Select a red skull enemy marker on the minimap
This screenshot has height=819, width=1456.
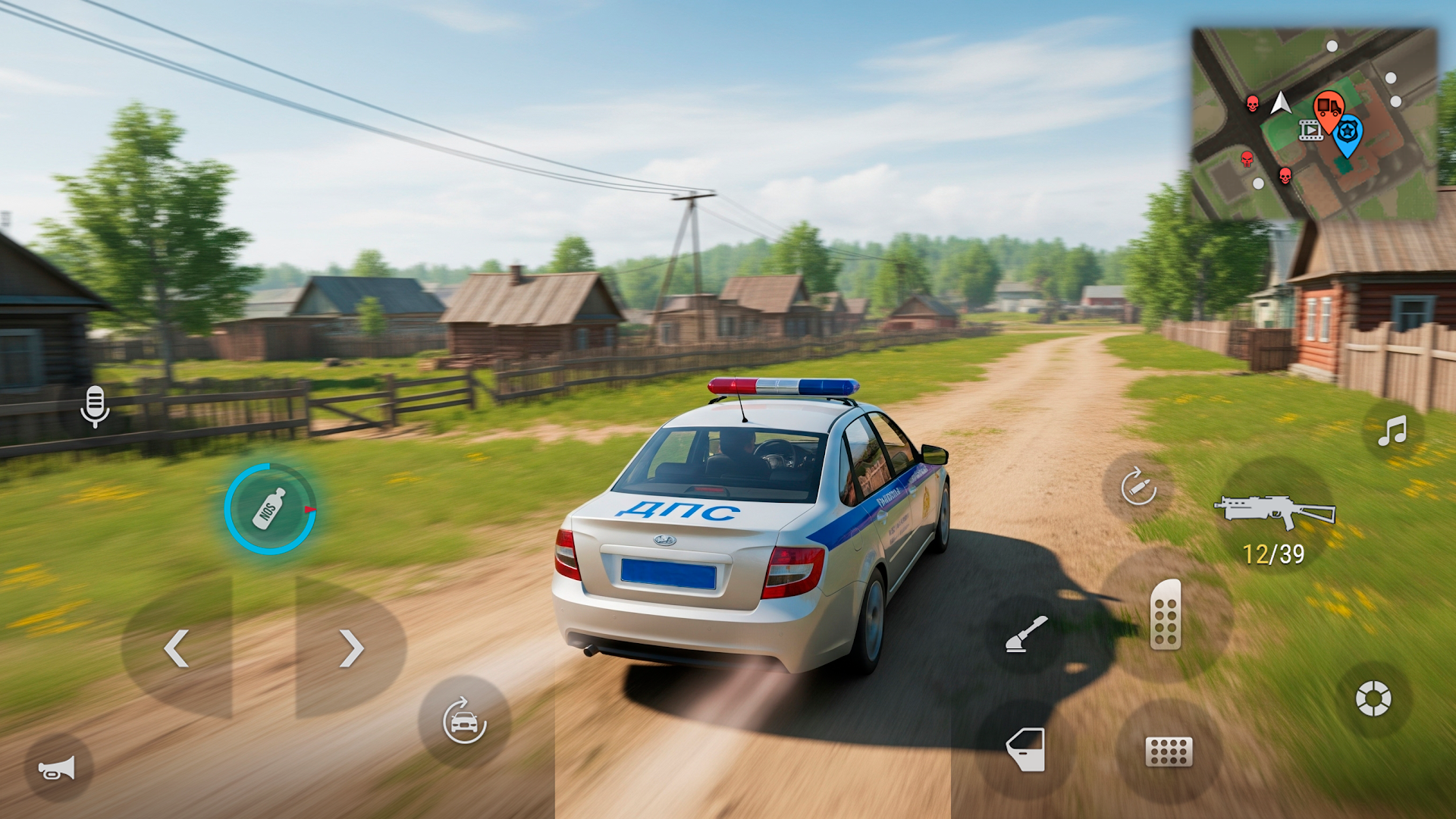click(1252, 105)
